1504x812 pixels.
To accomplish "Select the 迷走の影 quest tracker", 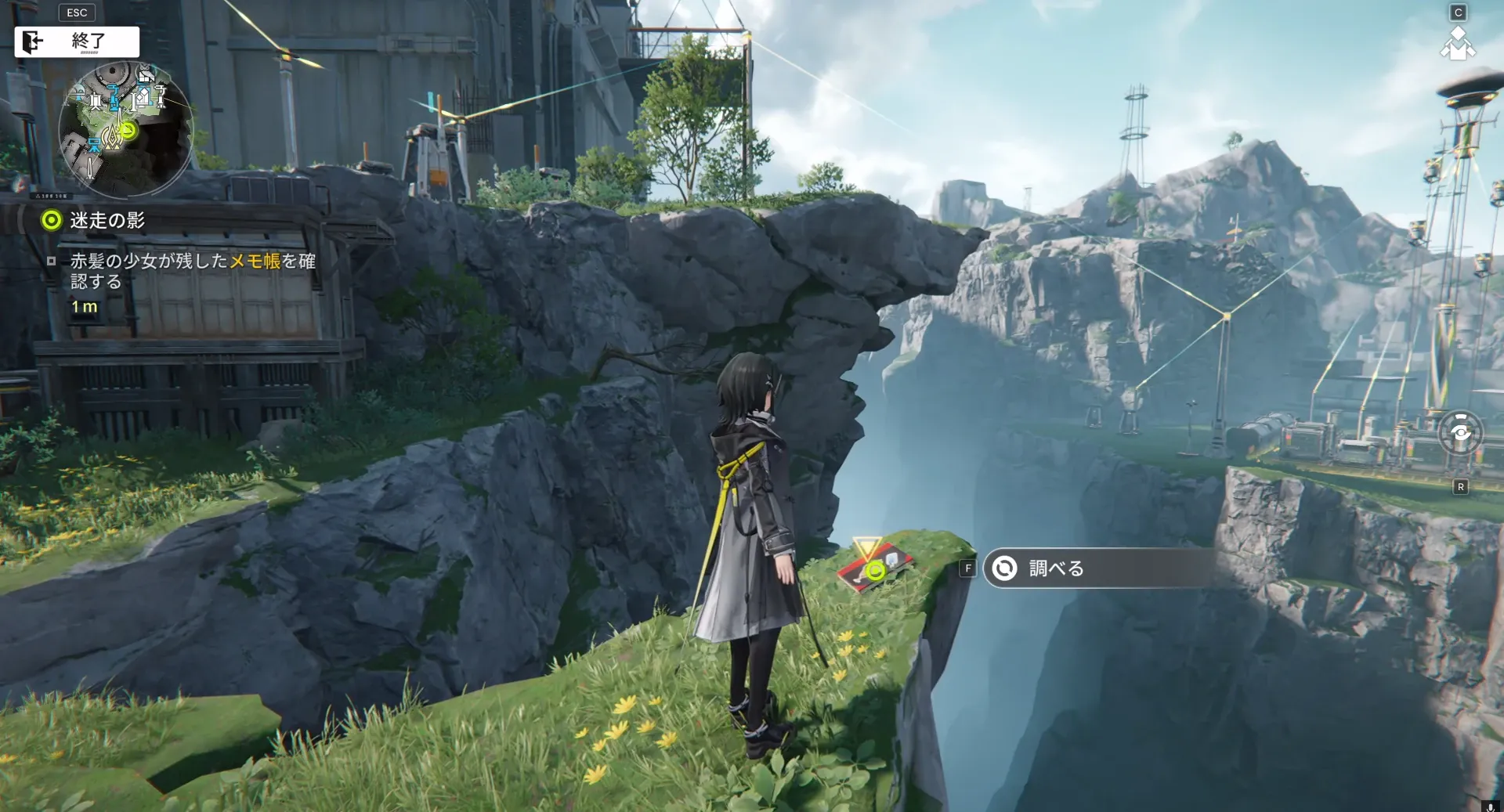I will [x=107, y=221].
